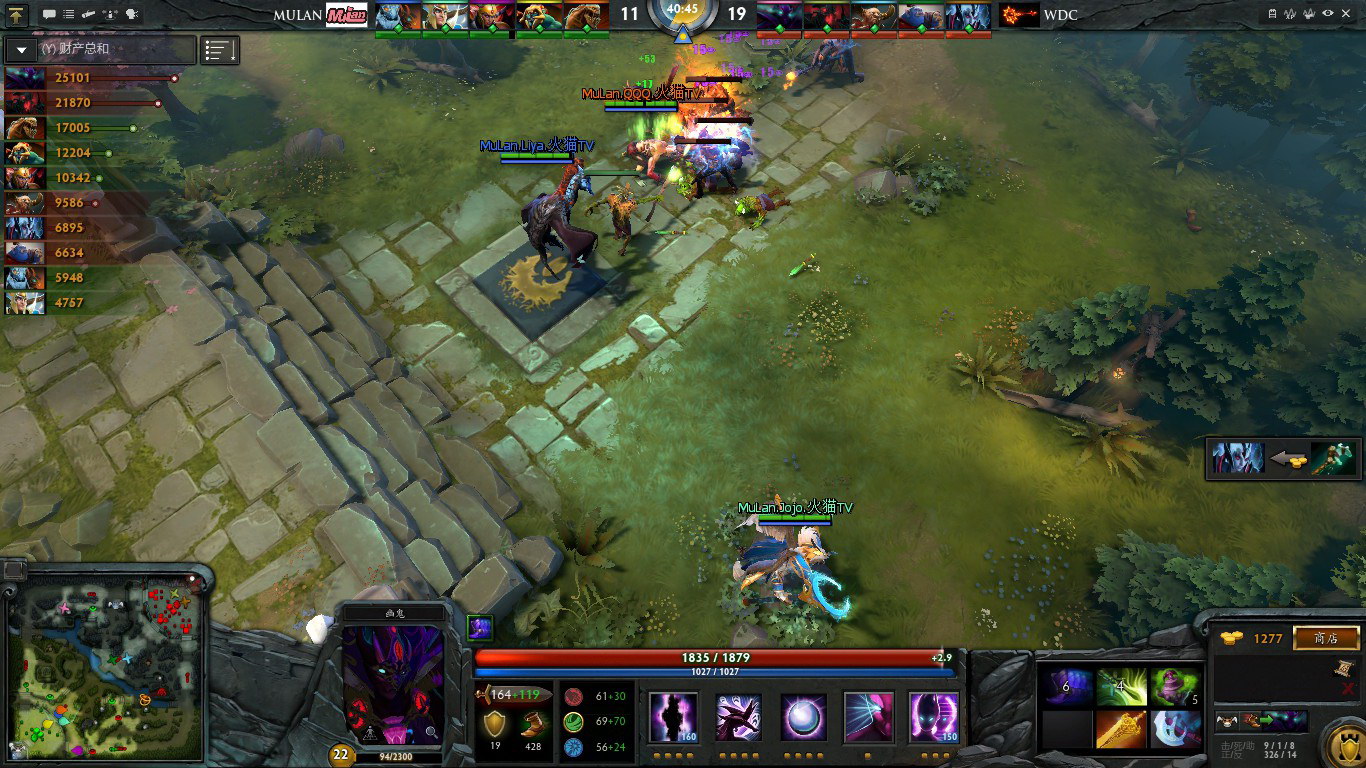Activate the Spectral Dagger ability costing 160 mana
Screen dimensions: 1366x768
(673, 717)
